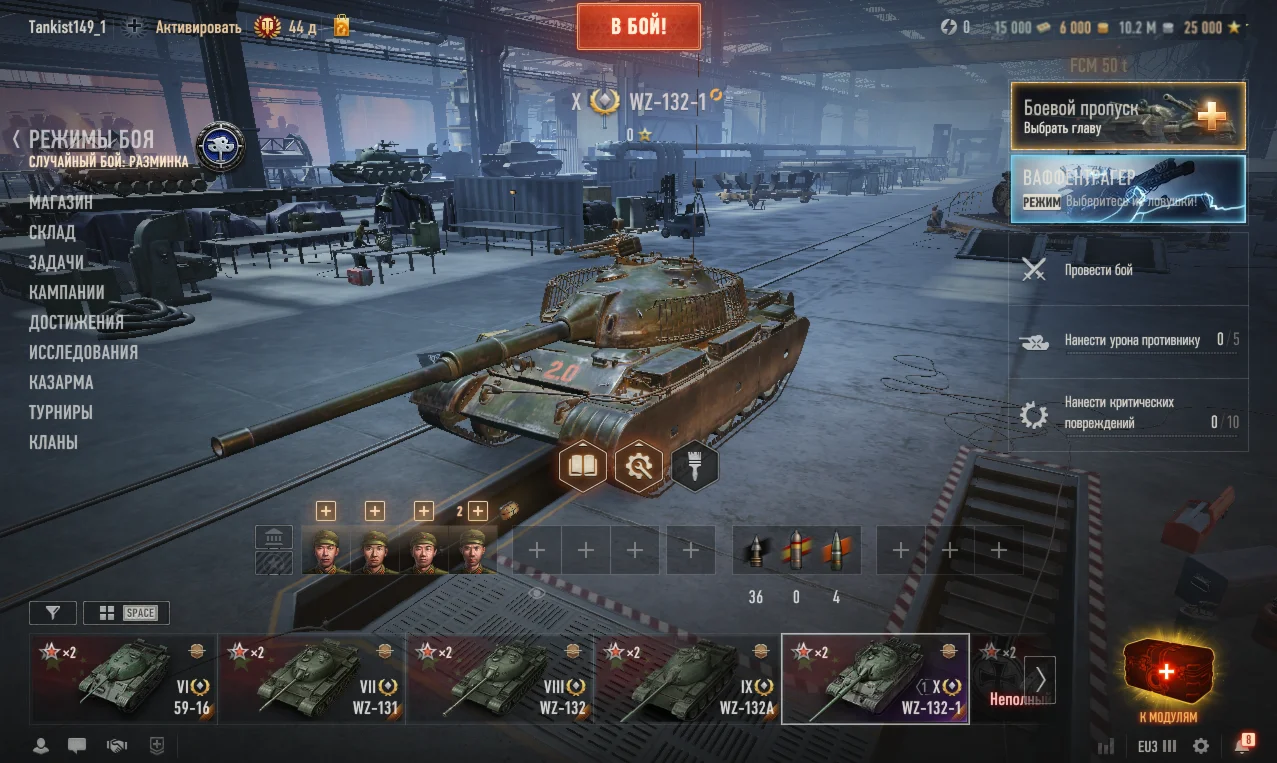Open the ИССЛЕДОВАНИЯ research tree
Screen dimensions: 1277x763
coord(83,352)
